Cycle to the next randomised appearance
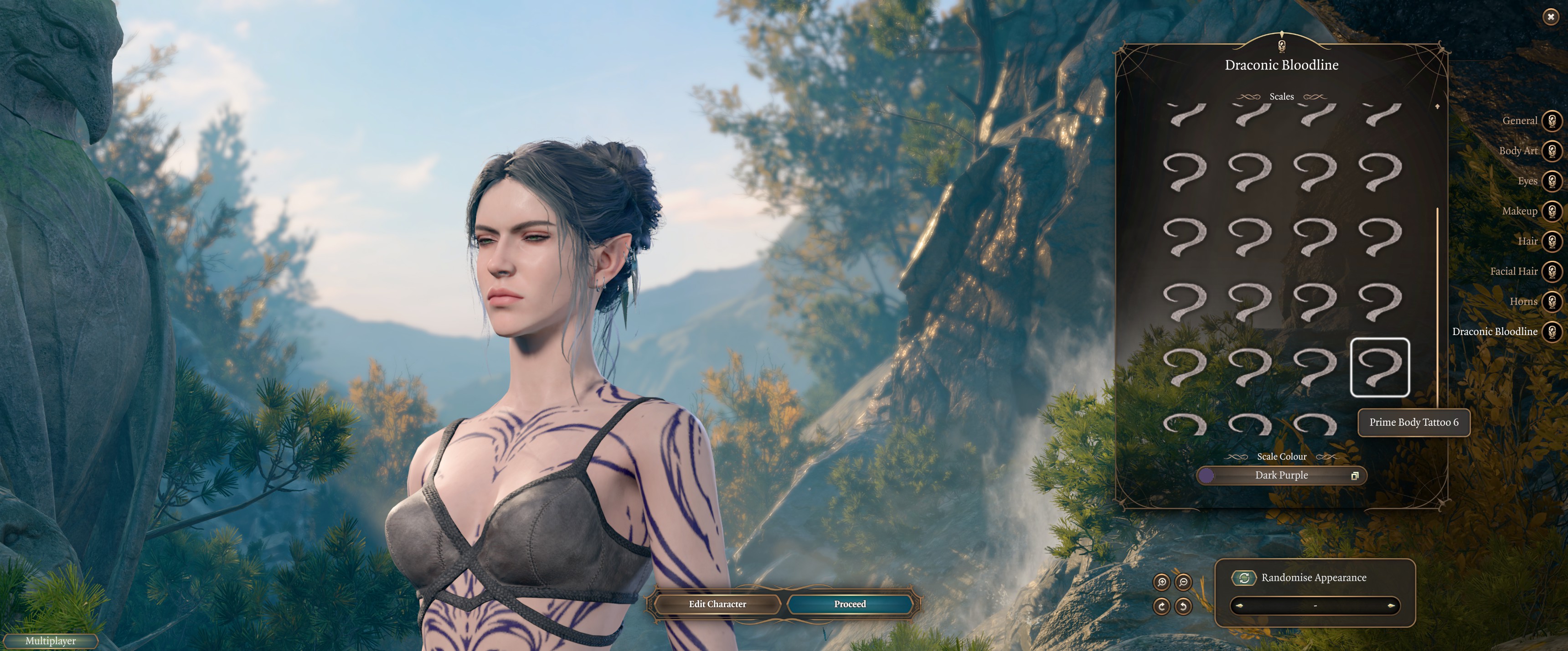 coord(1391,606)
